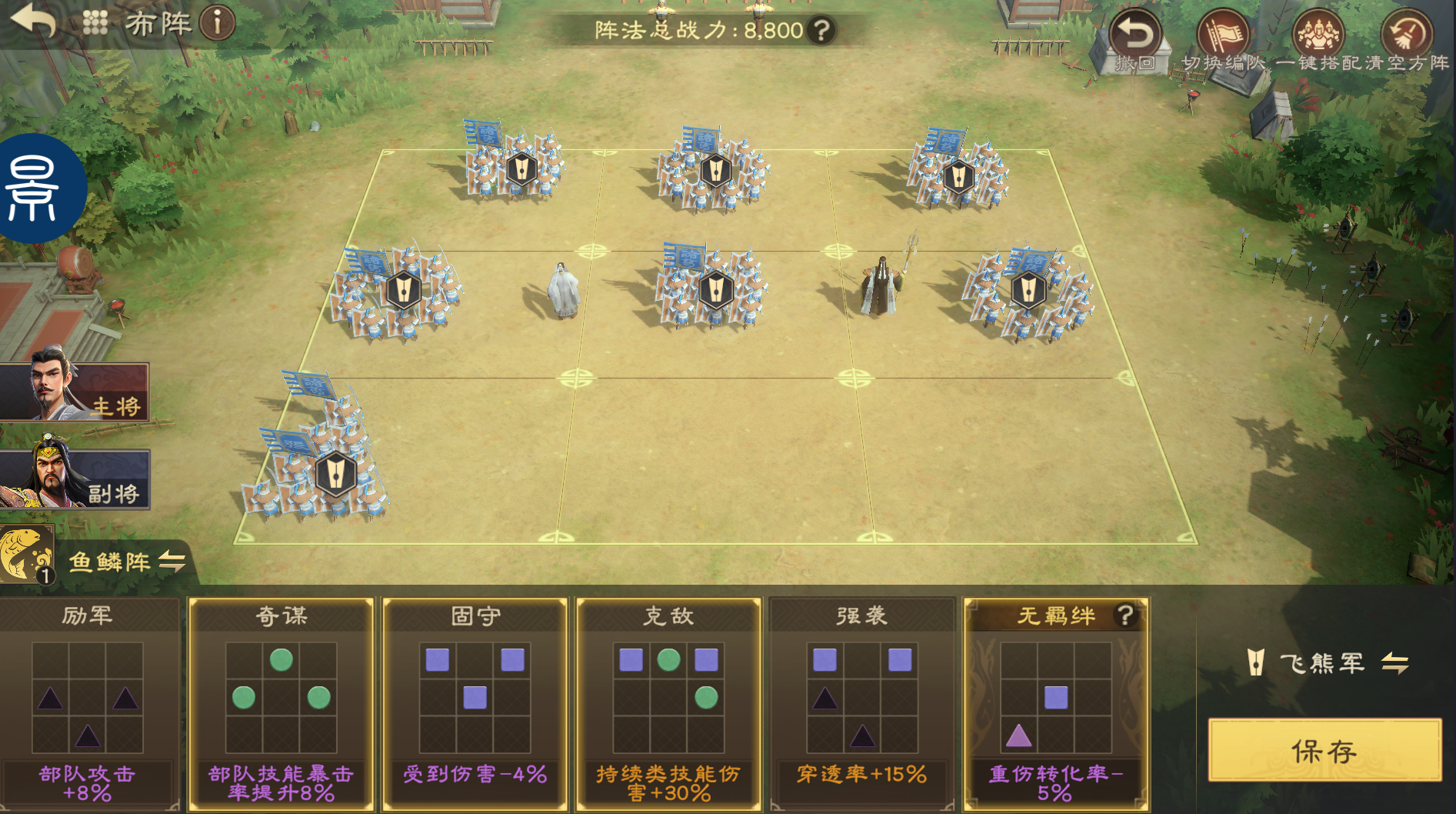The width and height of the screenshot is (1456, 814).
Task: Swap the 飞熊军 troop type
Action: pos(1395,662)
